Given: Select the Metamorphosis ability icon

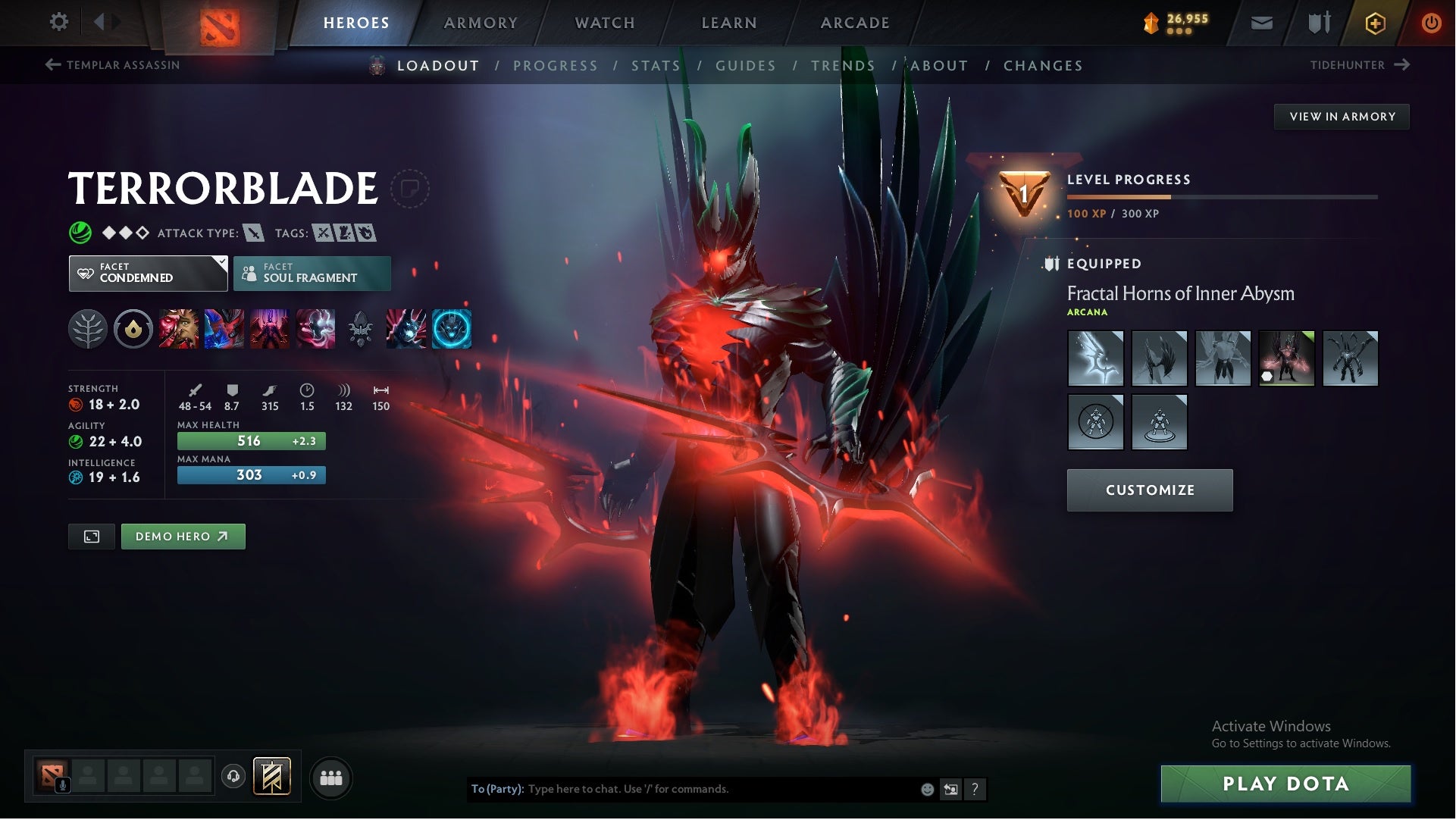Looking at the screenshot, I should click(269, 328).
